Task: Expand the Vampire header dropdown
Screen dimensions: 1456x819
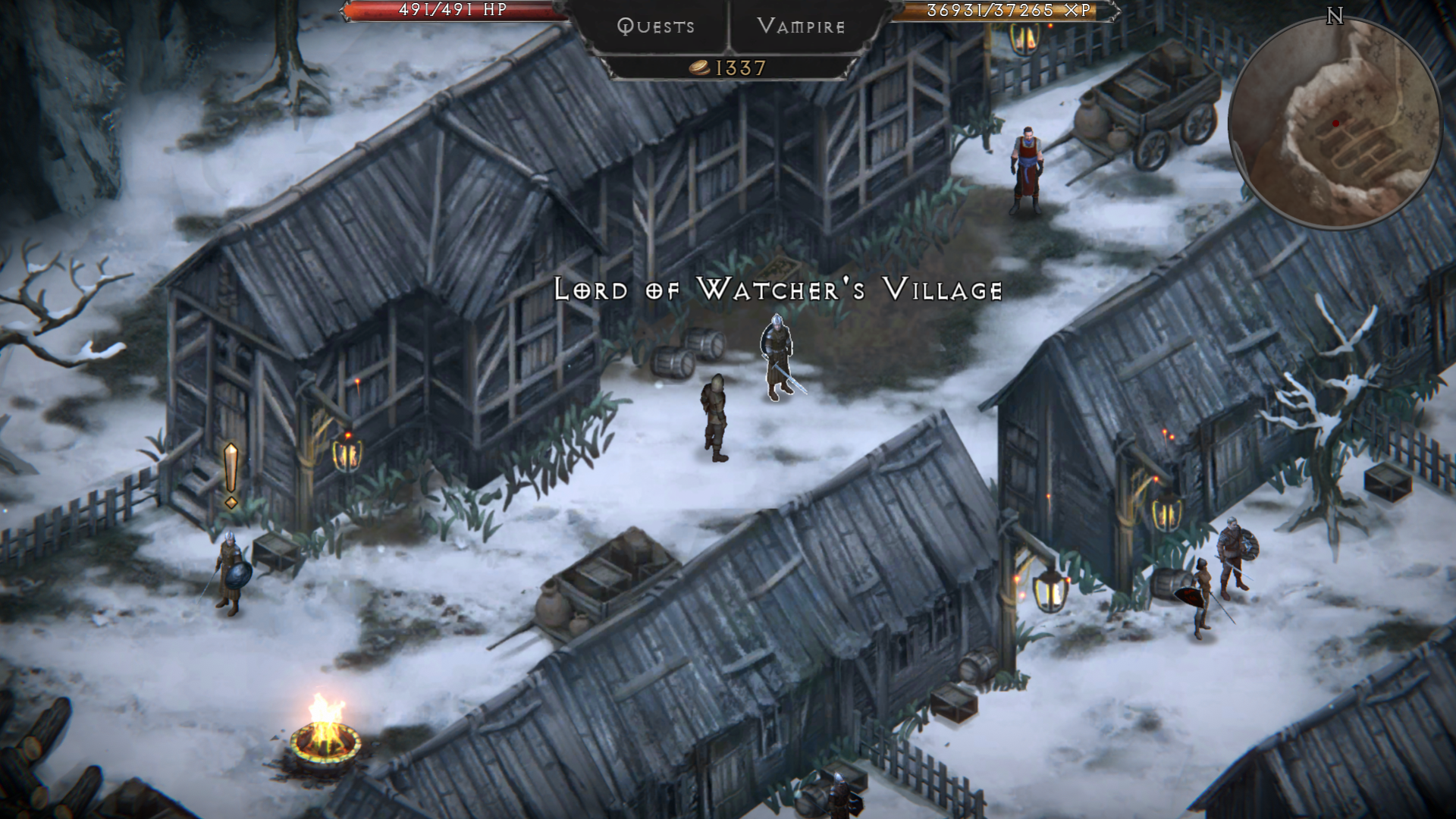Action: coord(800,27)
